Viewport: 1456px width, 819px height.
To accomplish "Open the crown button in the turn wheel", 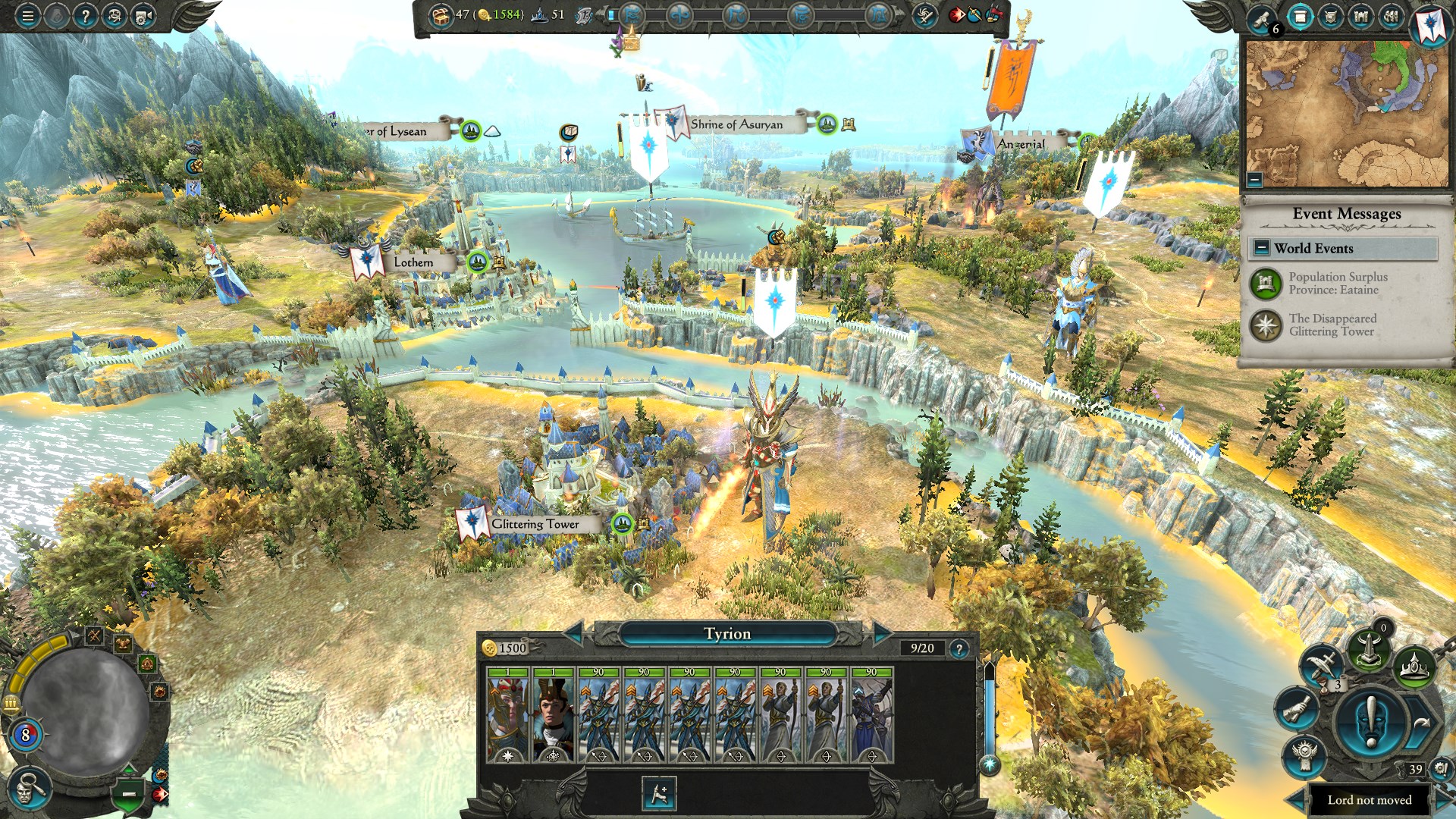I will [x=1415, y=668].
